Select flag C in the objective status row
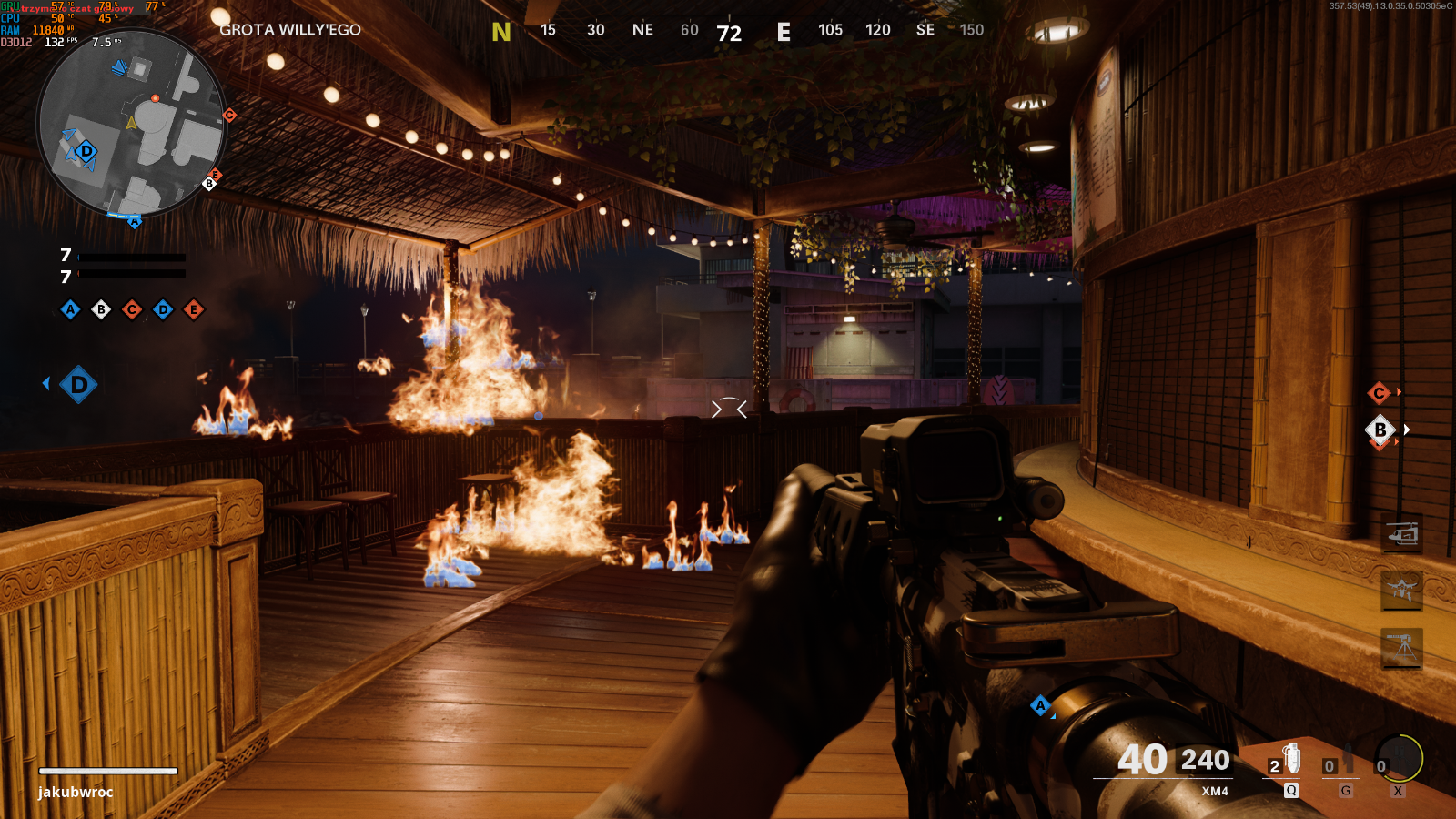This screenshot has height=819, width=1456. [132, 309]
